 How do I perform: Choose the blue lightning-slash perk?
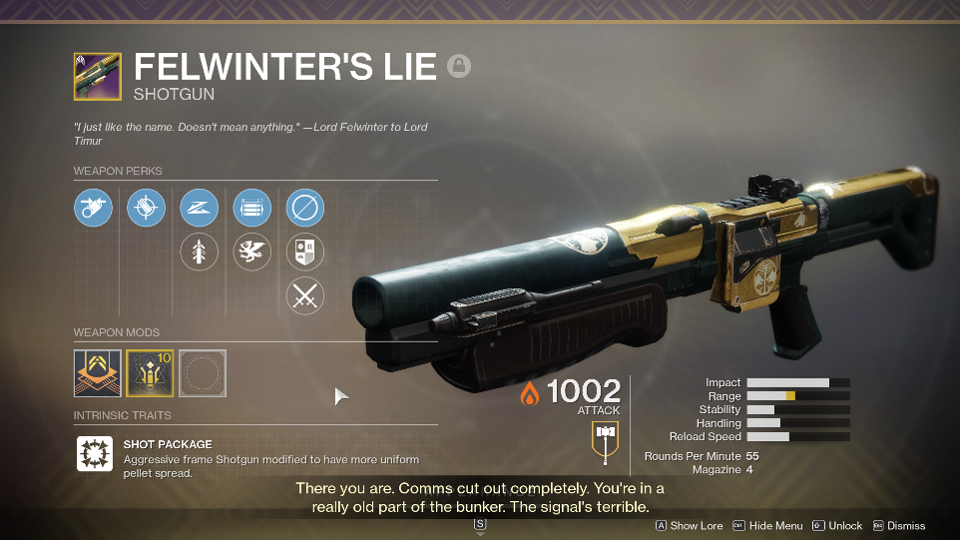[199, 209]
